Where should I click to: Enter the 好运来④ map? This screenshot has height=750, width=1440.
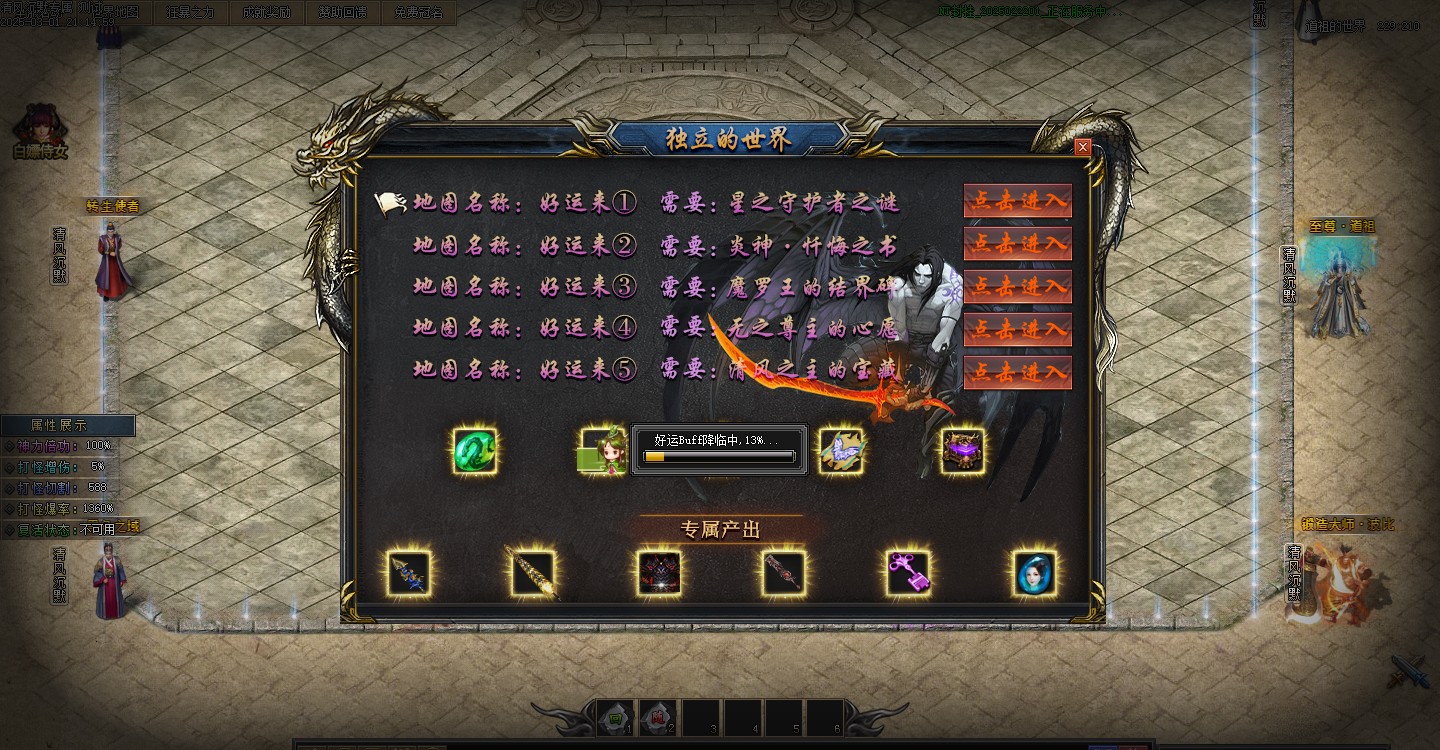click(1017, 330)
